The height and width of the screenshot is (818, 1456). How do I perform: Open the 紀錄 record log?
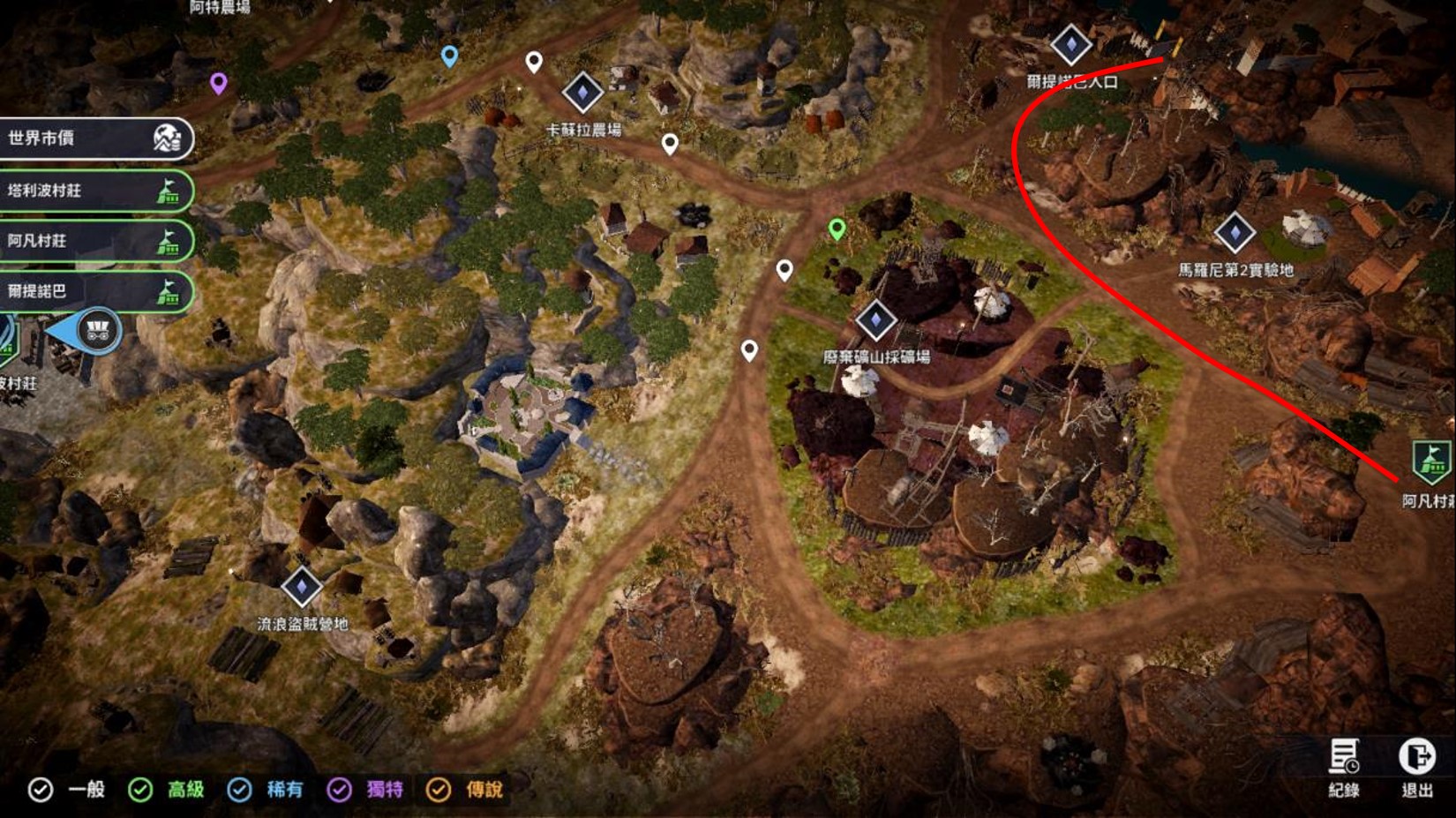pos(1344,766)
